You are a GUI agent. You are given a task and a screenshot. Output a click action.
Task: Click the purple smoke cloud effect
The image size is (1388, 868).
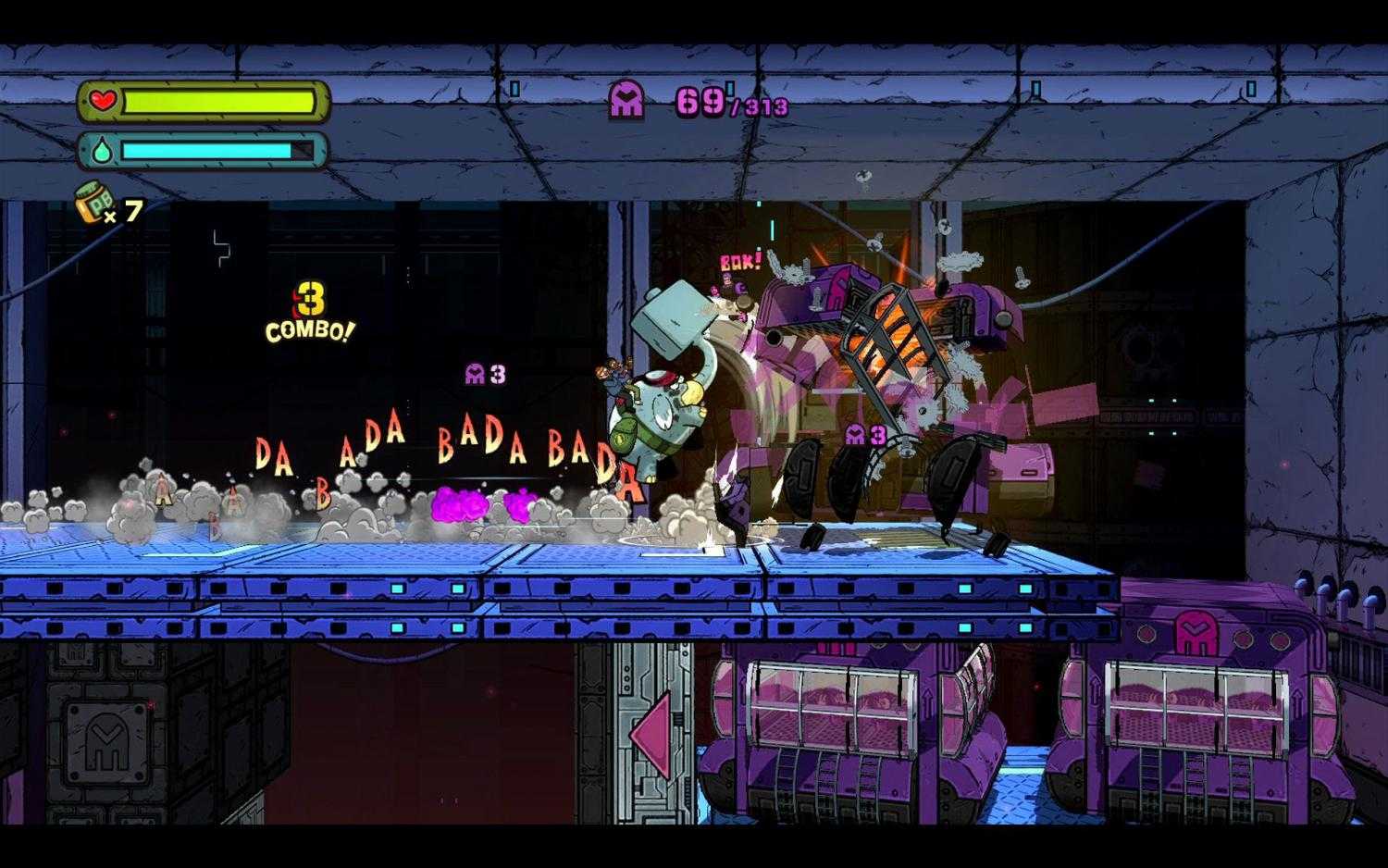click(460, 504)
